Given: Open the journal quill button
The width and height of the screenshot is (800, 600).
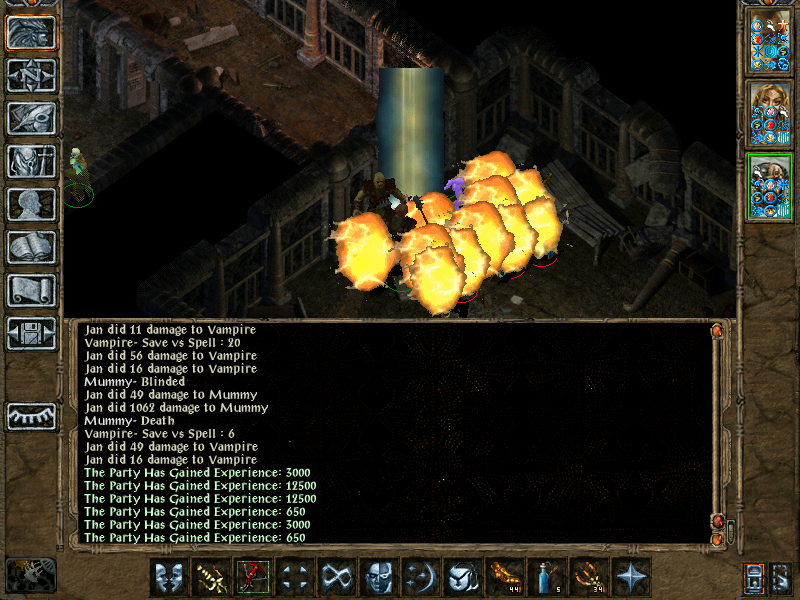Looking at the screenshot, I should [x=32, y=118].
